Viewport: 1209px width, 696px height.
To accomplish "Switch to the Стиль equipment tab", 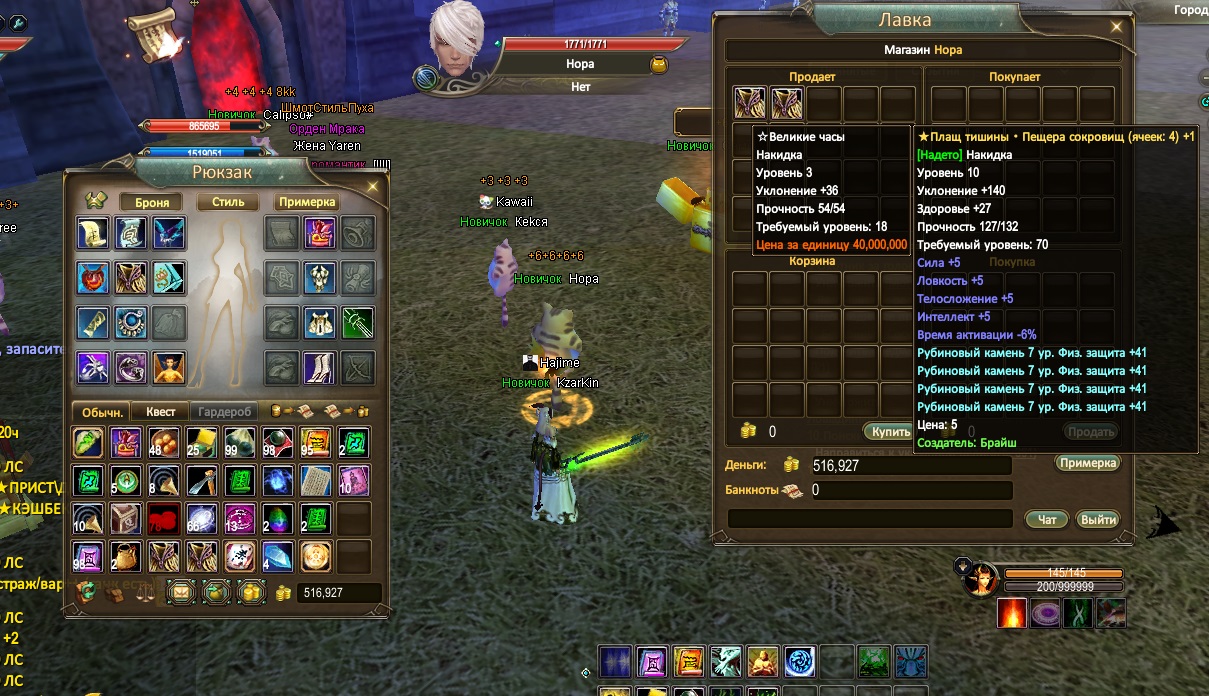I will point(228,202).
